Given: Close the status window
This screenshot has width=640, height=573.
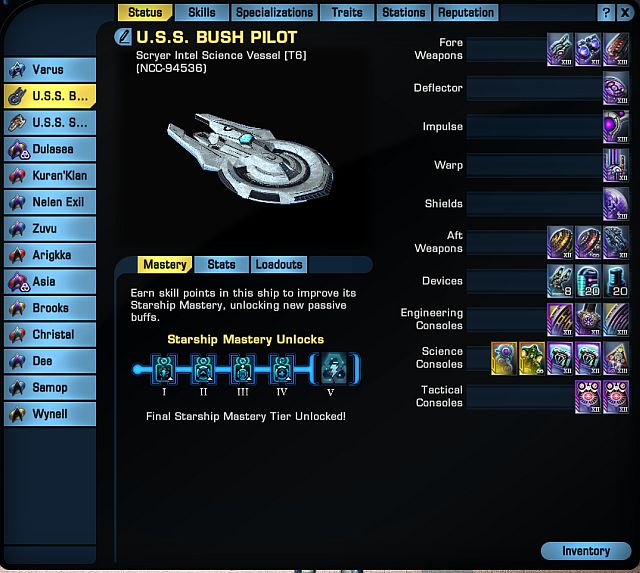Looking at the screenshot, I should (x=625, y=13).
